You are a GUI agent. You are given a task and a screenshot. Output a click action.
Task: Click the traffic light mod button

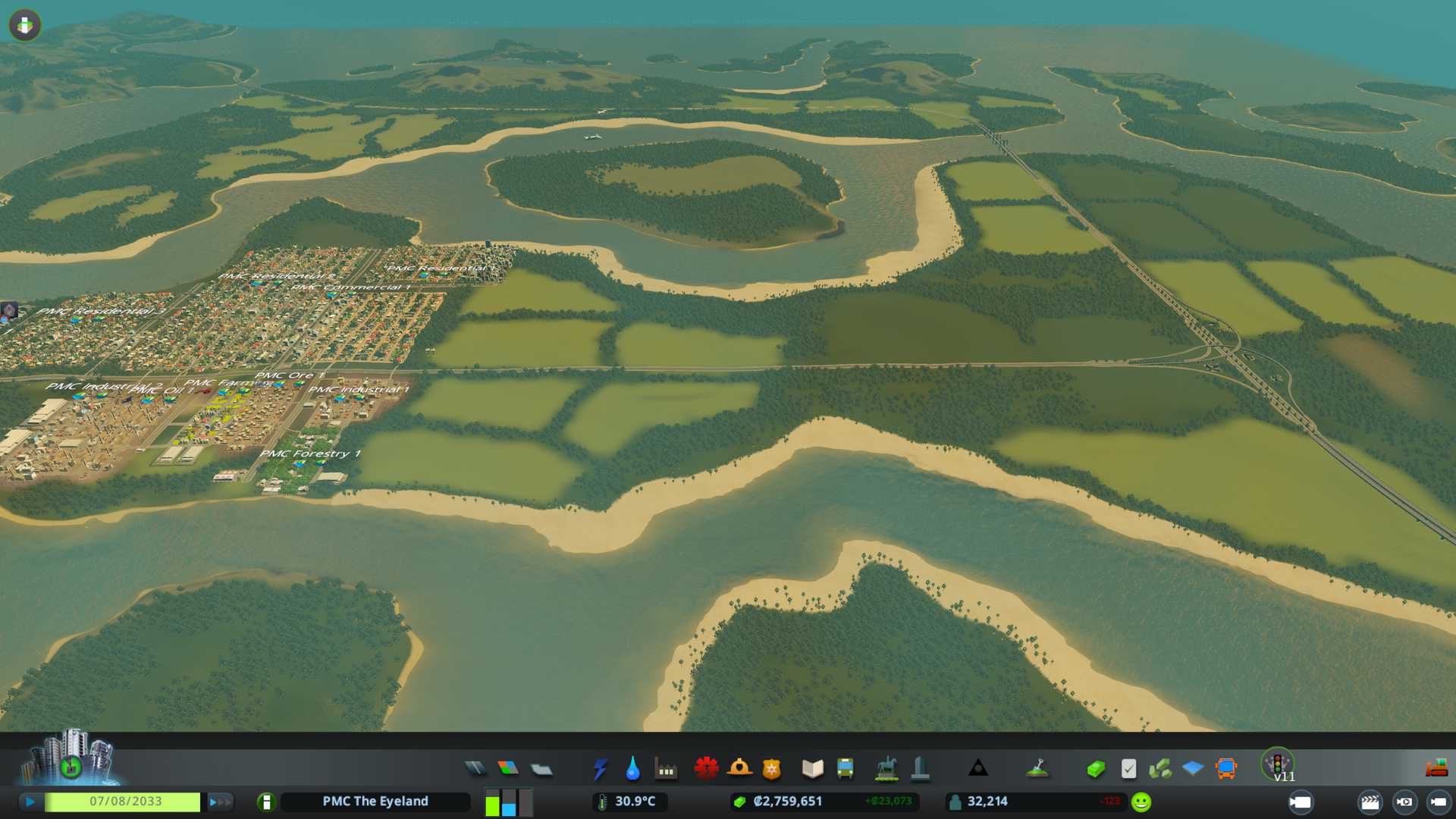pyautogui.click(x=1277, y=763)
